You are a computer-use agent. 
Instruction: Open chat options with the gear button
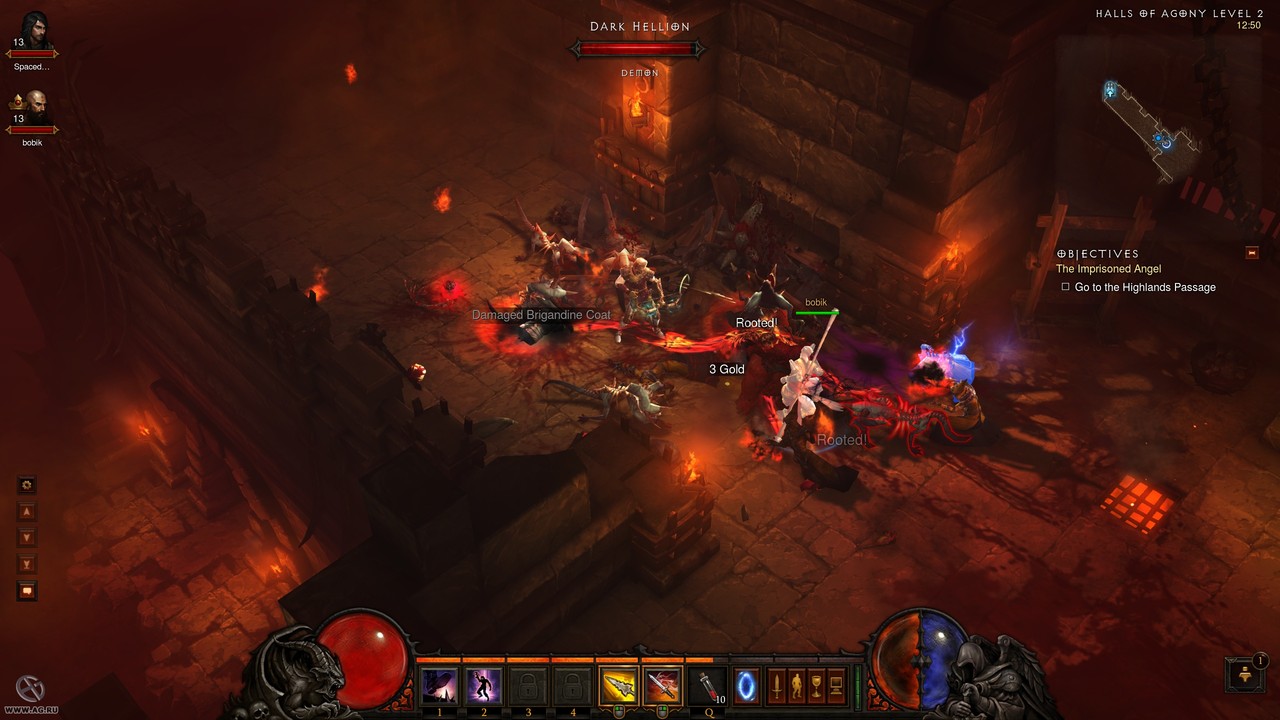pos(27,485)
